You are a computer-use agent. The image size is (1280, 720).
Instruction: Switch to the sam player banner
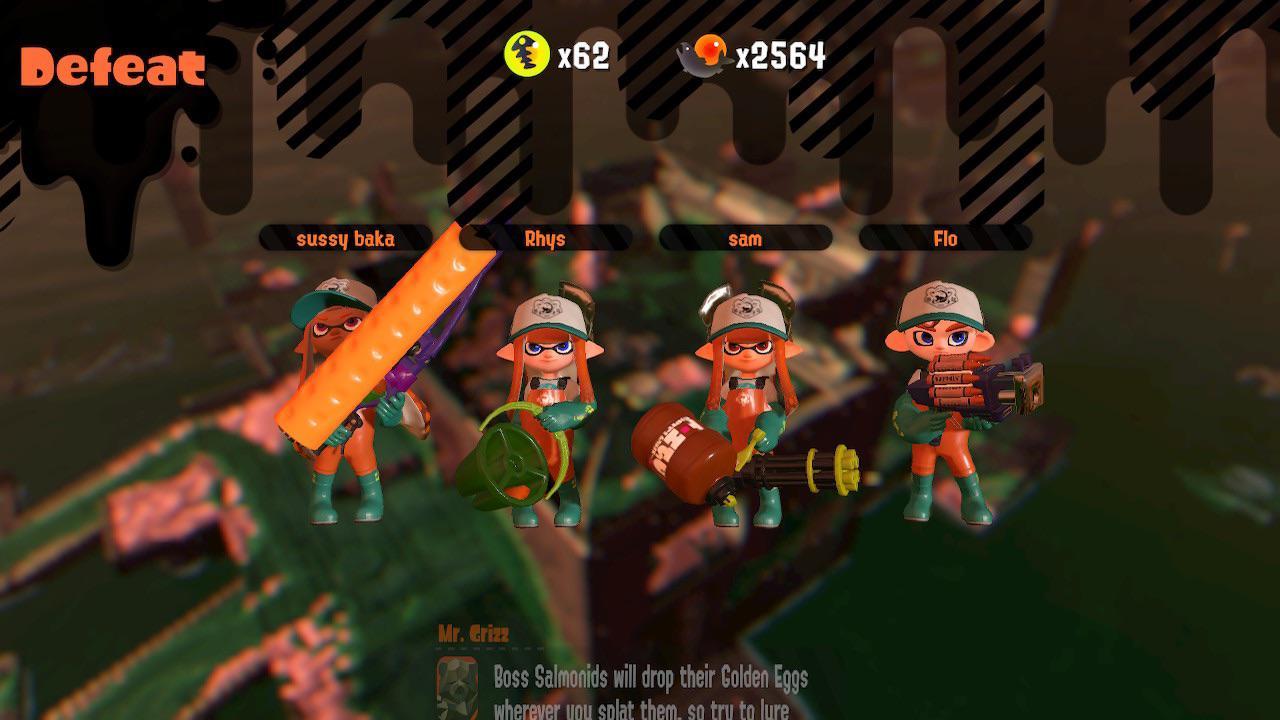click(746, 238)
